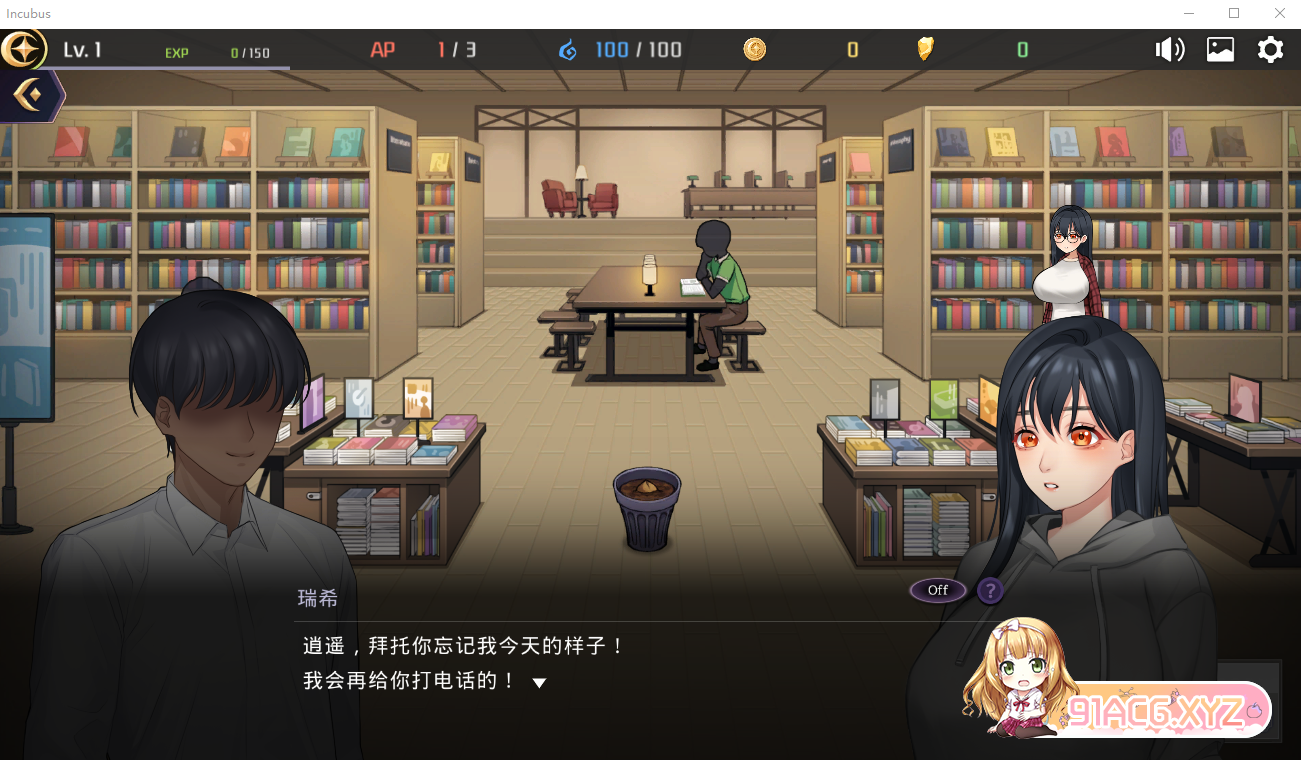Screen dimensions: 1301x760
Task: Click the Incubus title bar text
Action: (27, 13)
